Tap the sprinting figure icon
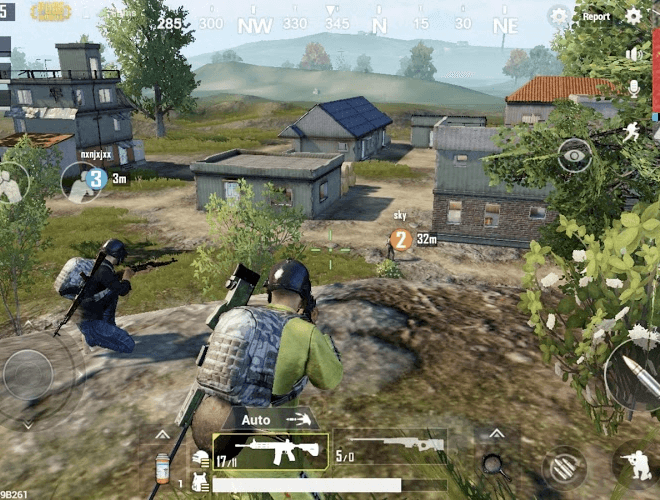 631,130
